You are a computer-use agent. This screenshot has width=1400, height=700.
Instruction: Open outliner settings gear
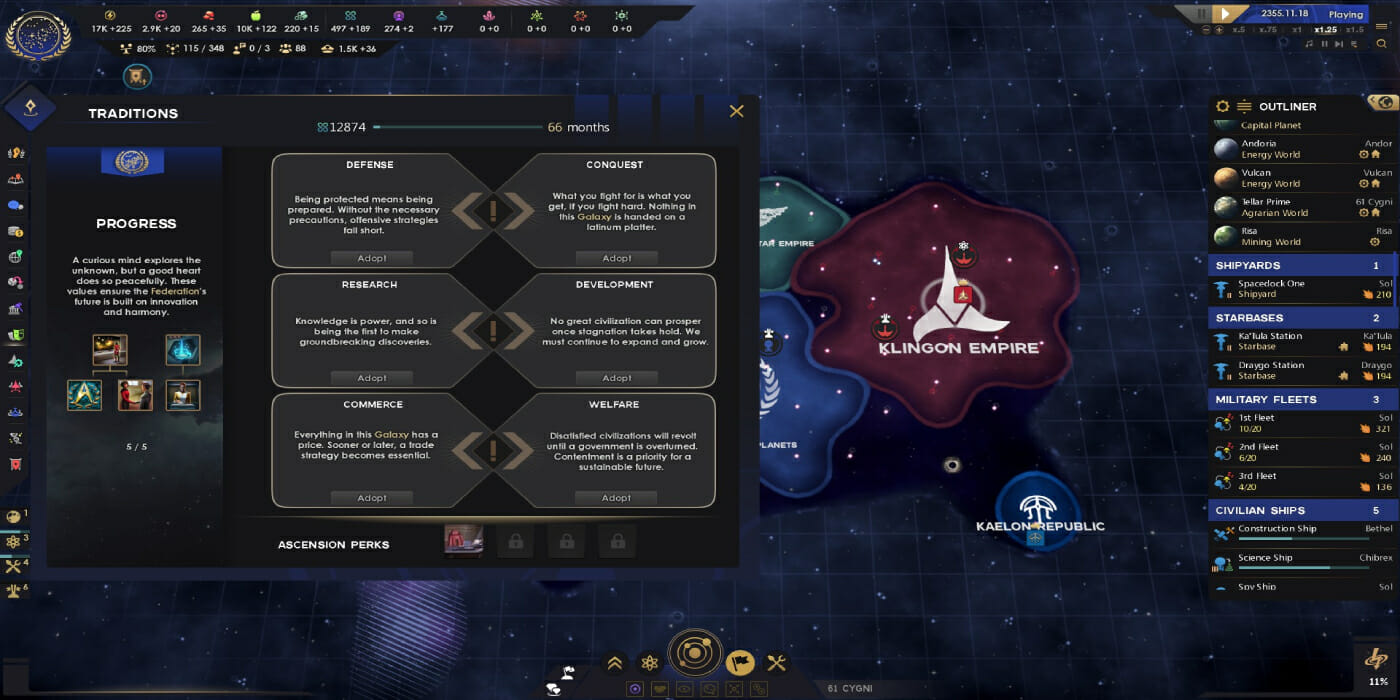(1222, 106)
